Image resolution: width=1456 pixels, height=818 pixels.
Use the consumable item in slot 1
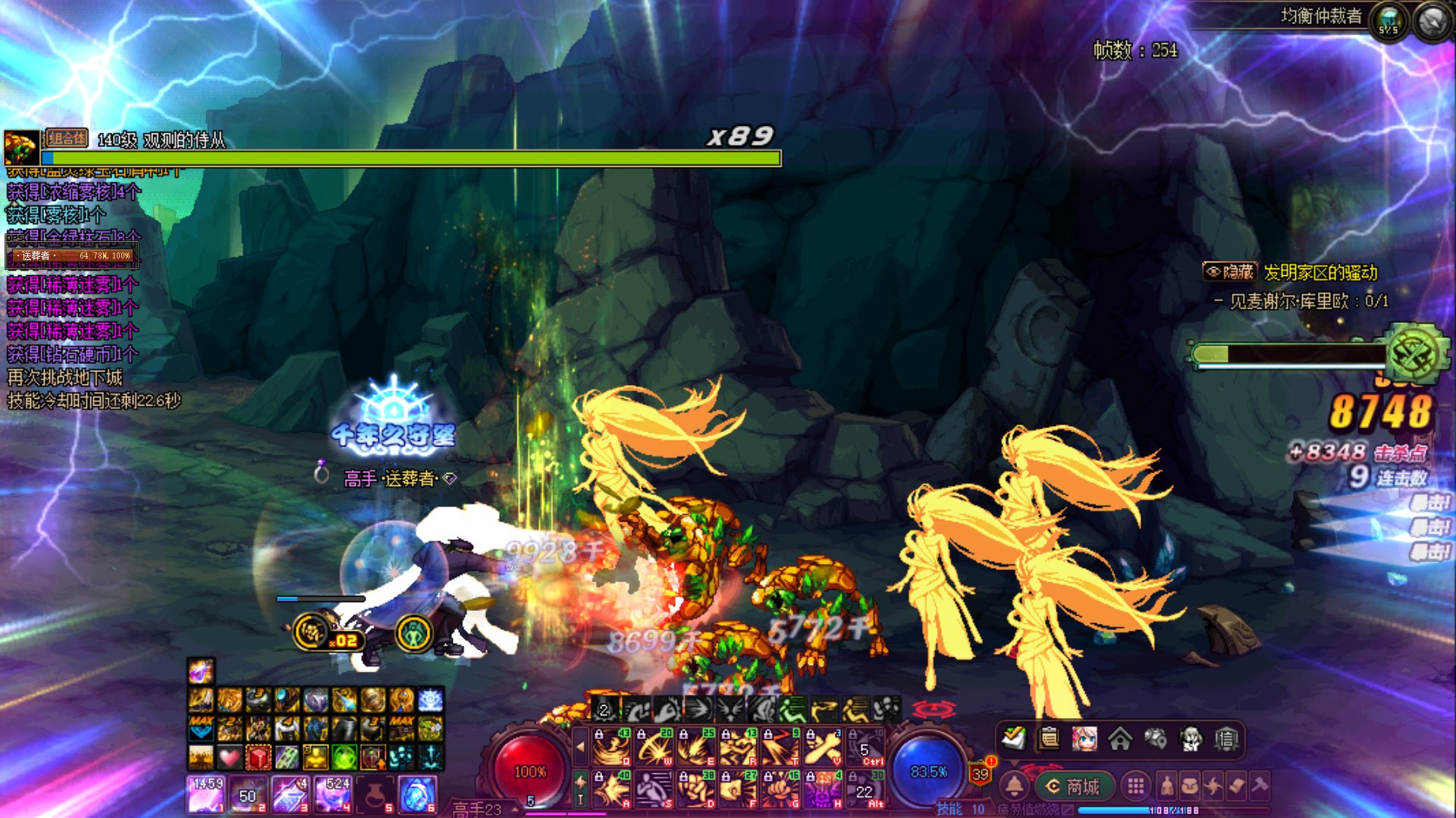click(x=206, y=794)
